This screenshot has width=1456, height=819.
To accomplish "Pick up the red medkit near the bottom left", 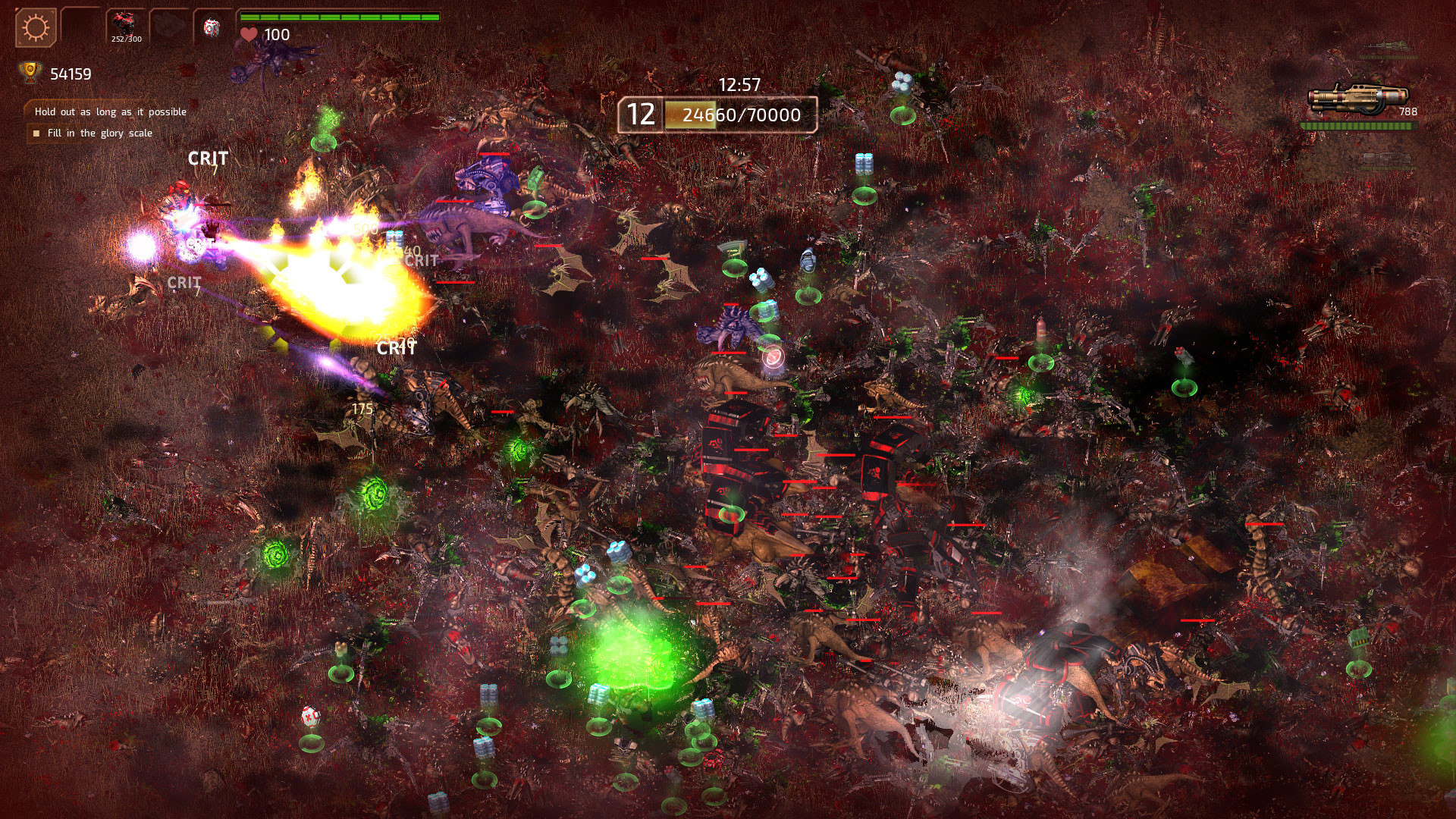I will click(311, 715).
